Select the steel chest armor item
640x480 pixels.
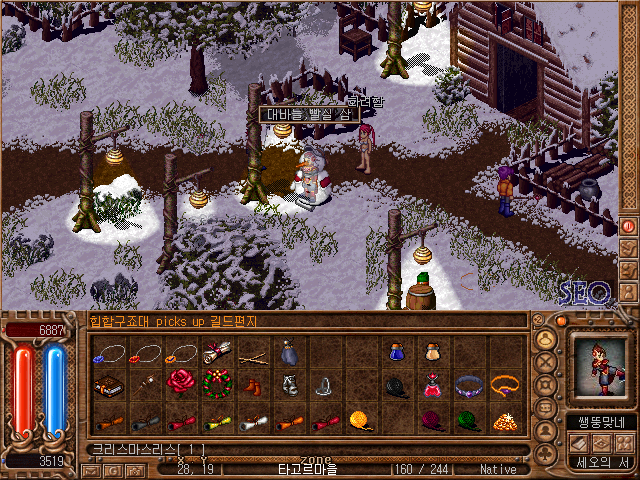click(x=288, y=384)
